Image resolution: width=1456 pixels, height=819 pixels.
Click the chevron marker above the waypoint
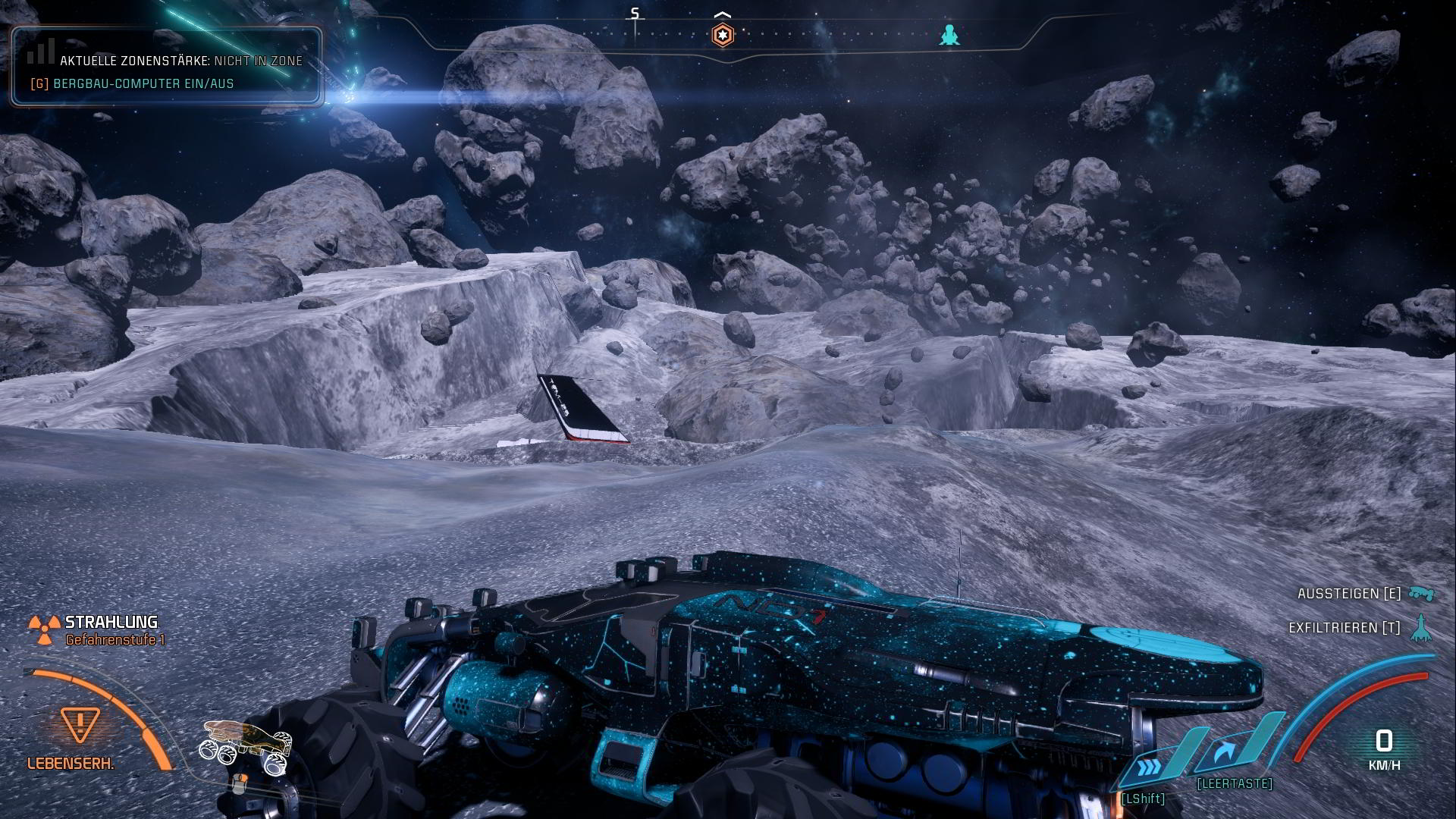(723, 14)
